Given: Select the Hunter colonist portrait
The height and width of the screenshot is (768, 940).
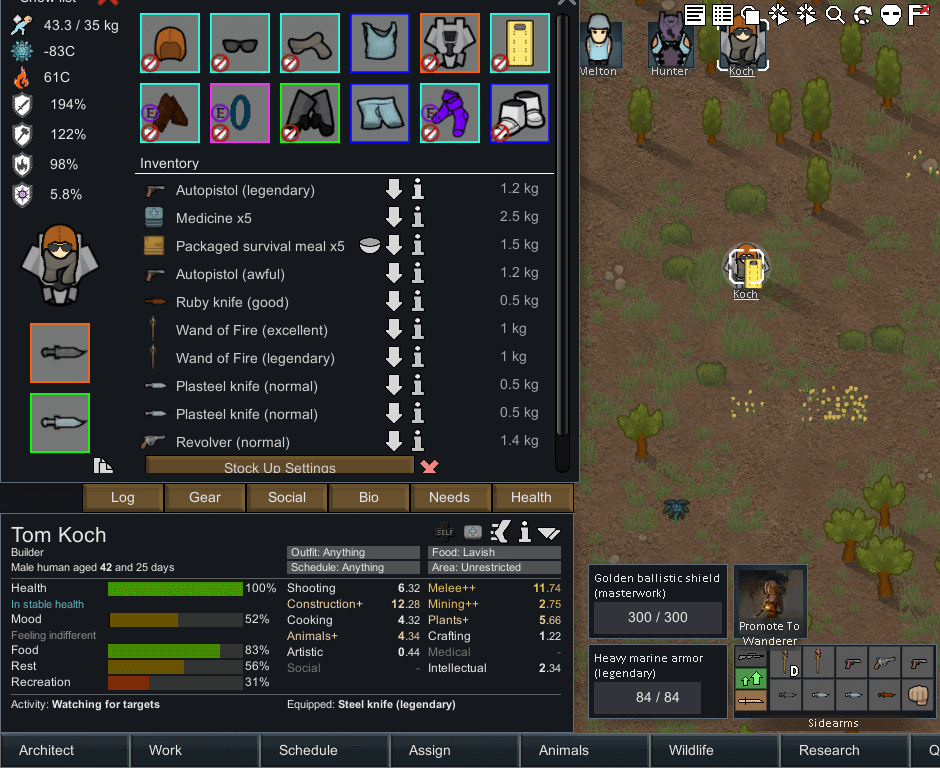Looking at the screenshot, I should tap(670, 42).
